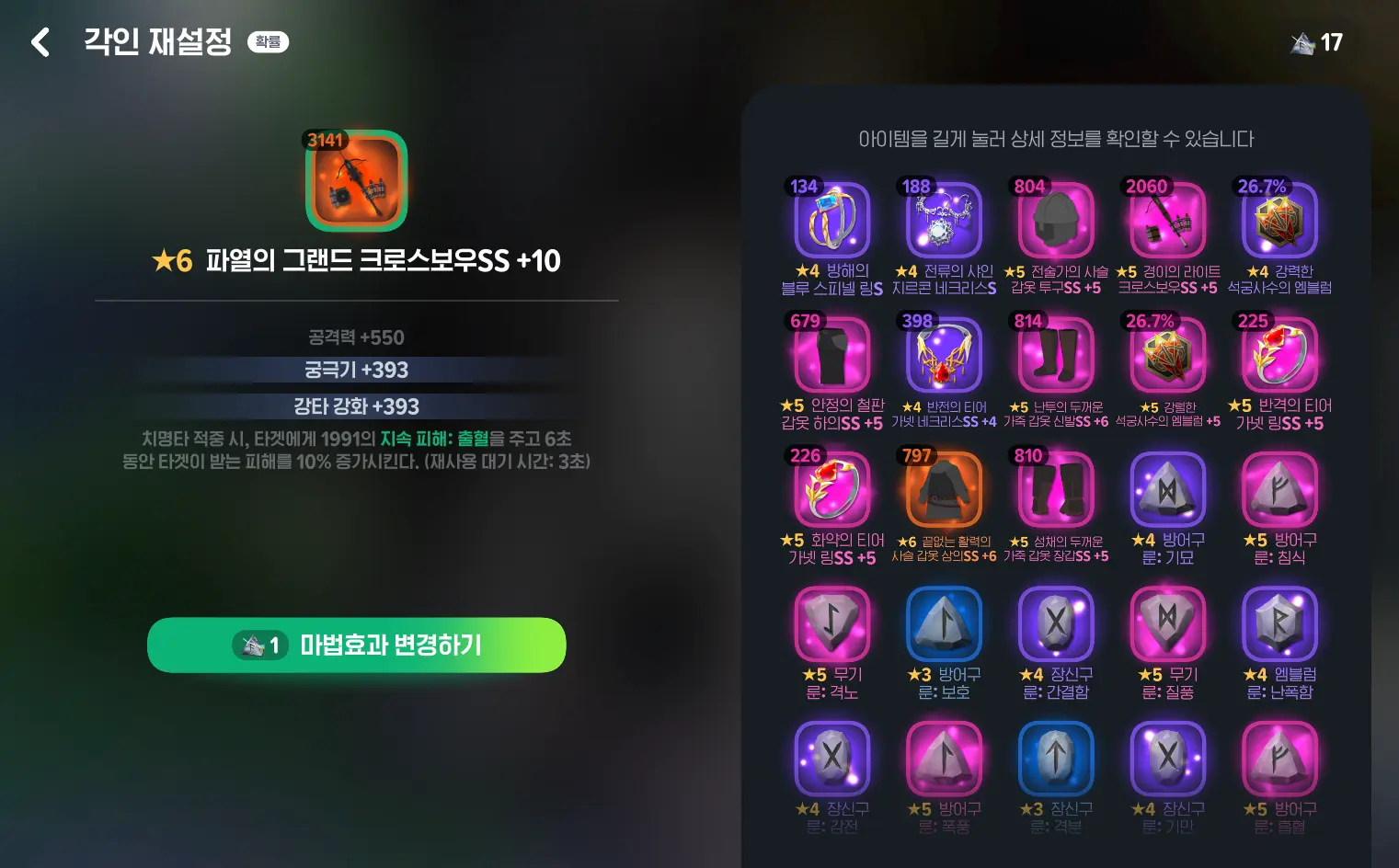Tap the back arrow on 각인 재설정
This screenshot has height=868, width=1399.
click(x=40, y=41)
